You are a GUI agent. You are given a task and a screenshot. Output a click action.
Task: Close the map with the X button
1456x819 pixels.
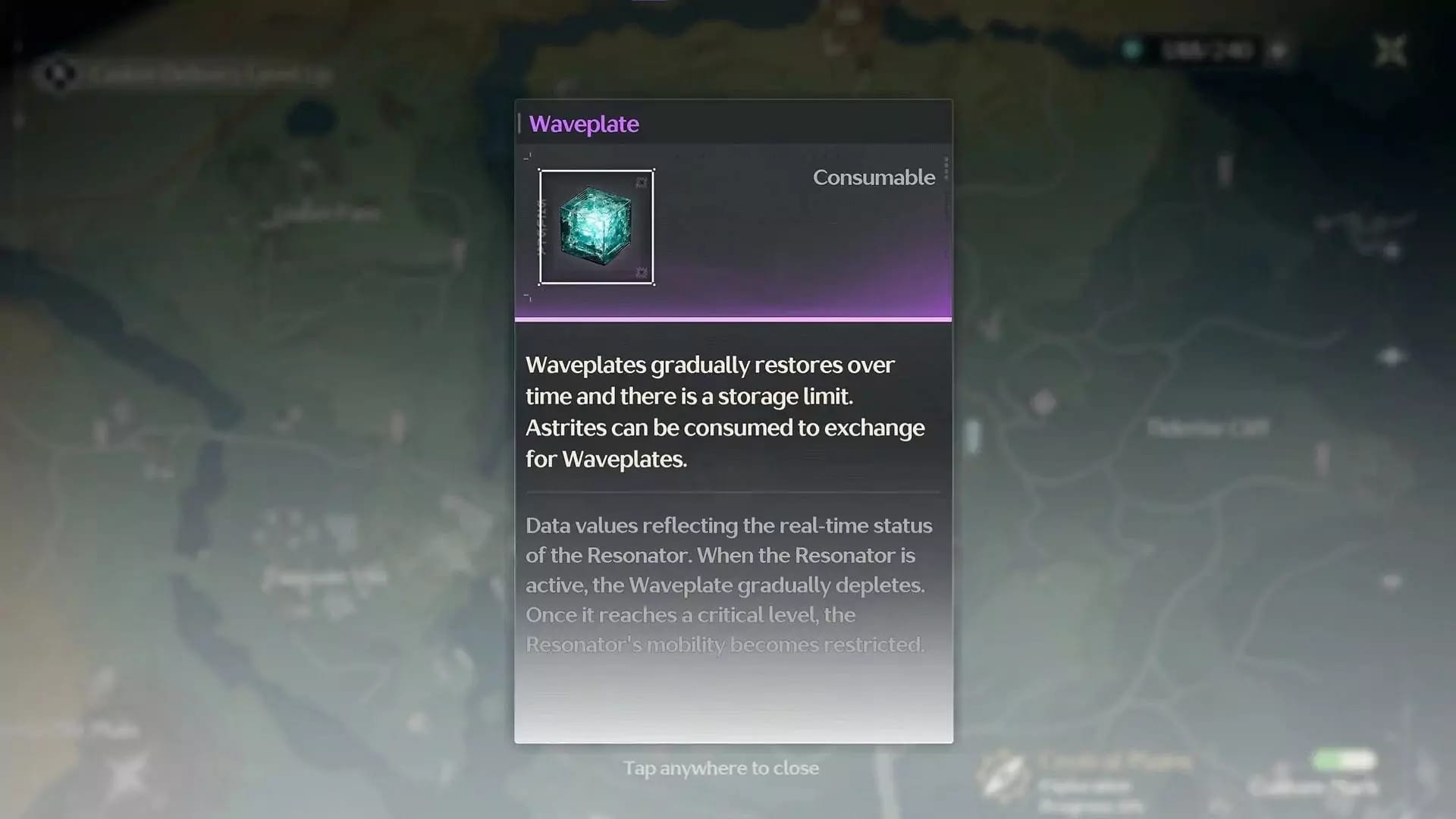tap(1391, 52)
